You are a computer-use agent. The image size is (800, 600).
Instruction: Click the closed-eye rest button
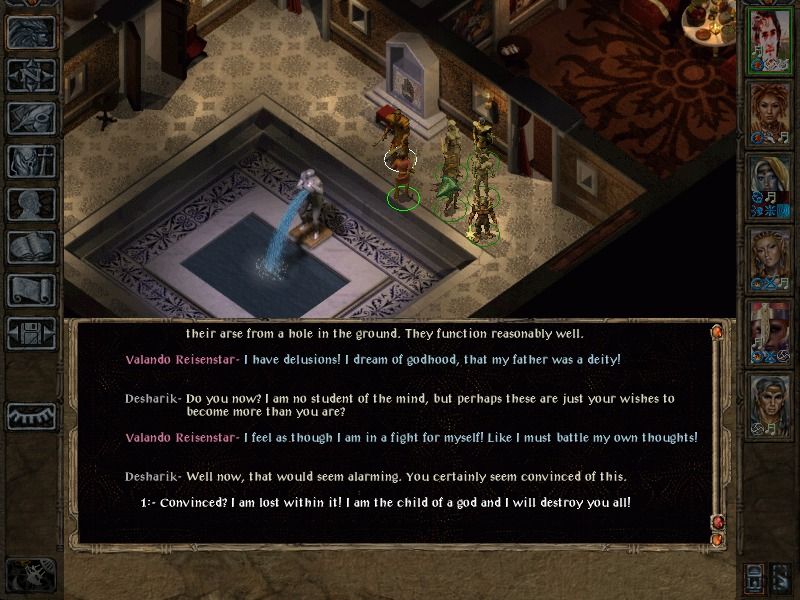[x=31, y=416]
